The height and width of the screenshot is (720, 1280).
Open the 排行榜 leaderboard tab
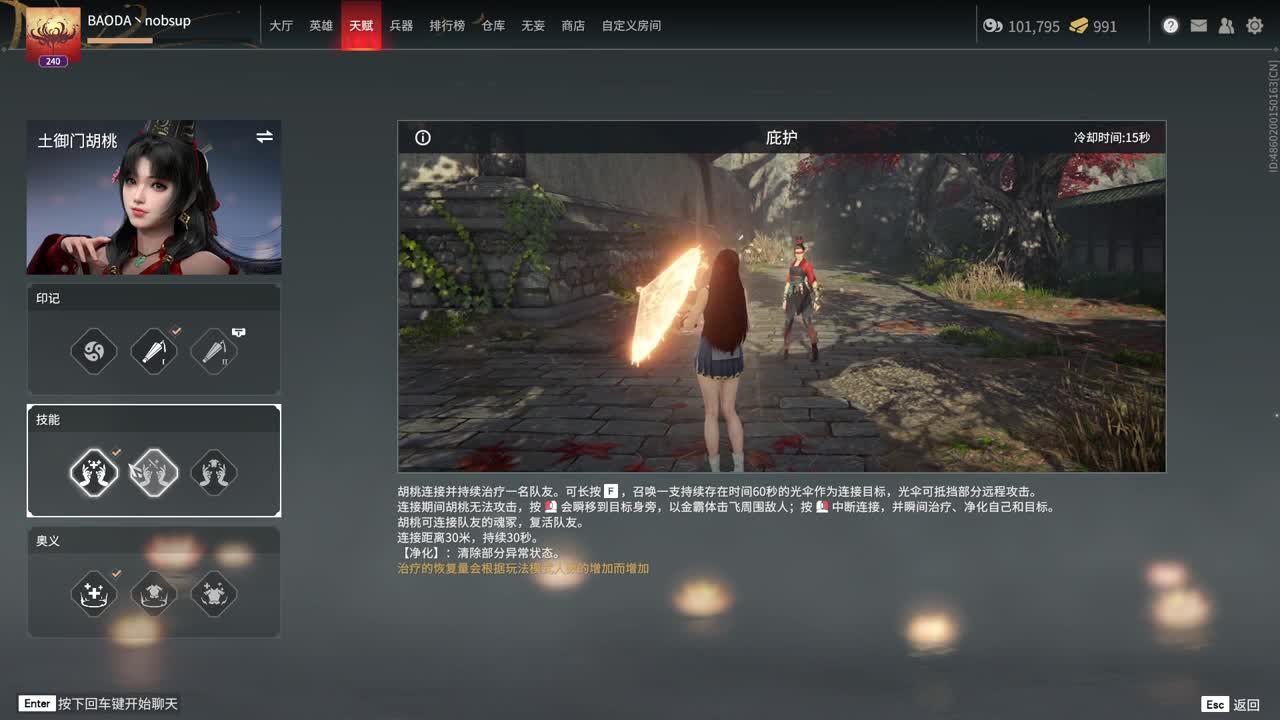point(445,26)
